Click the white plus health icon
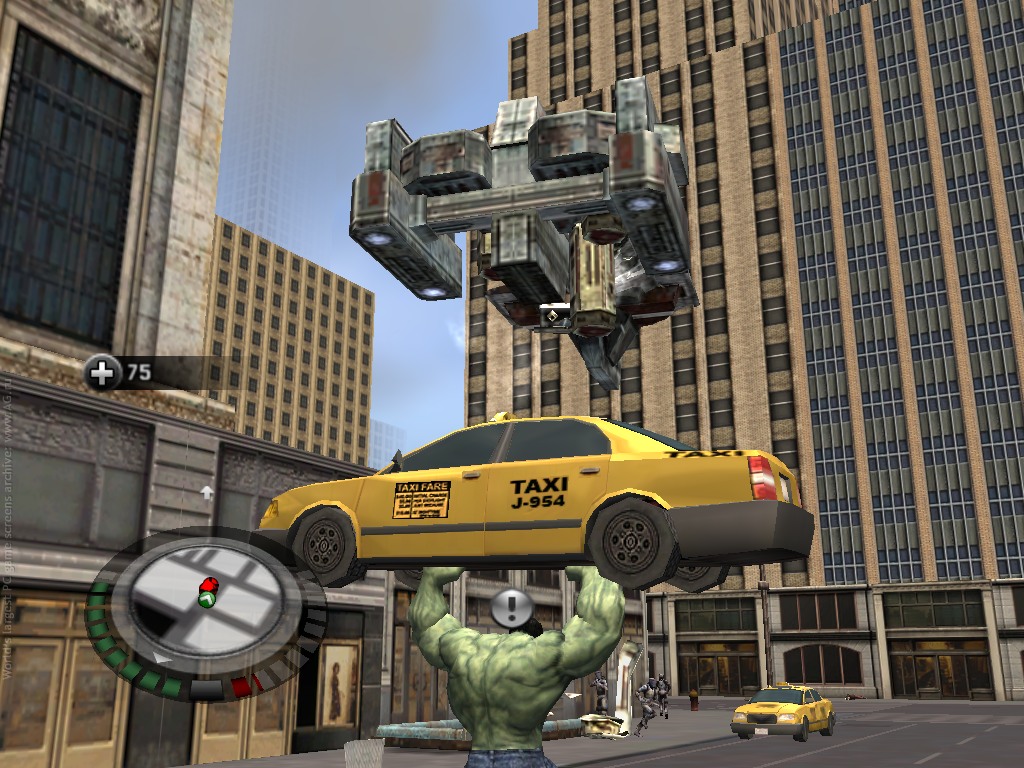The image size is (1024, 768). pyautogui.click(x=102, y=373)
